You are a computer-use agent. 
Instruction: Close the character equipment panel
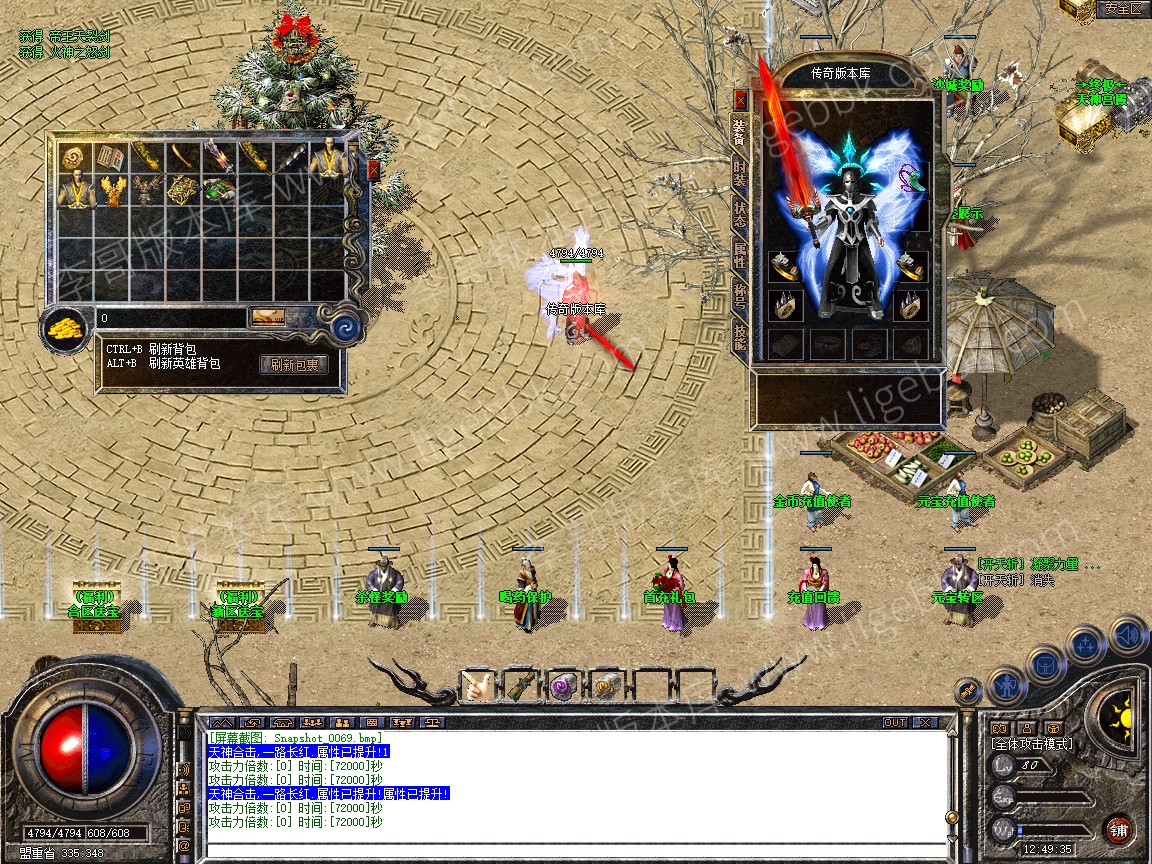tap(741, 100)
